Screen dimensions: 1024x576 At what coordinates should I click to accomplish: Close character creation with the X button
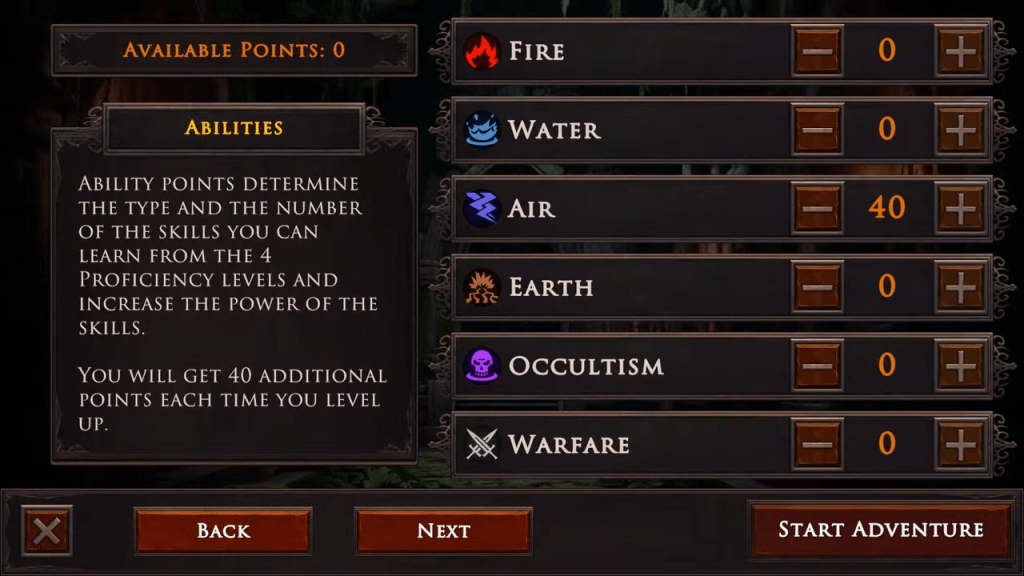[x=46, y=530]
